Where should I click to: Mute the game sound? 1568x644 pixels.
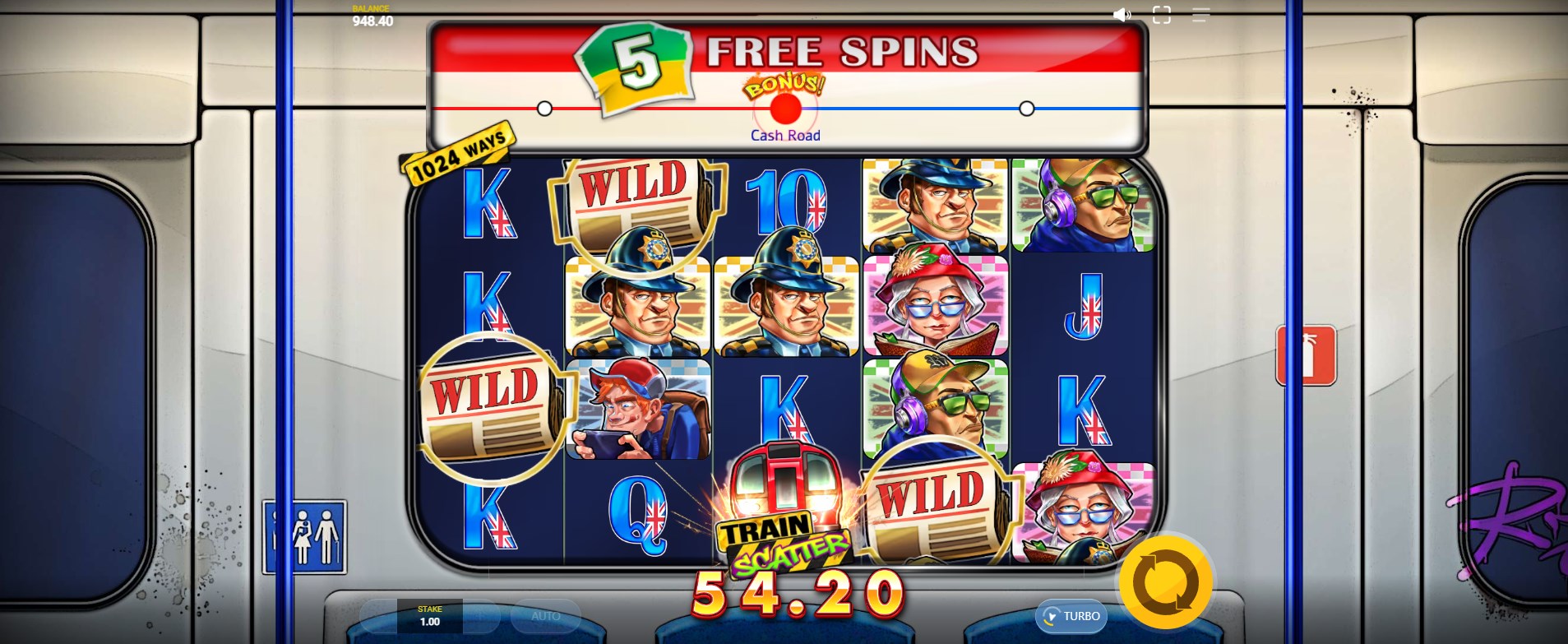point(1122,15)
